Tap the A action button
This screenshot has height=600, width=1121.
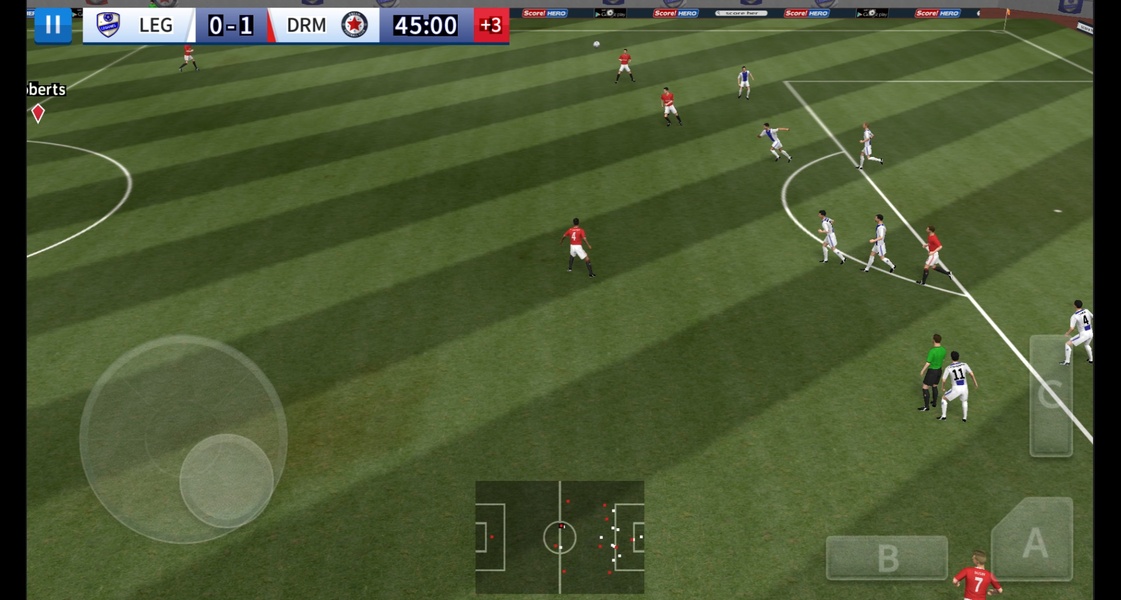[x=1034, y=541]
